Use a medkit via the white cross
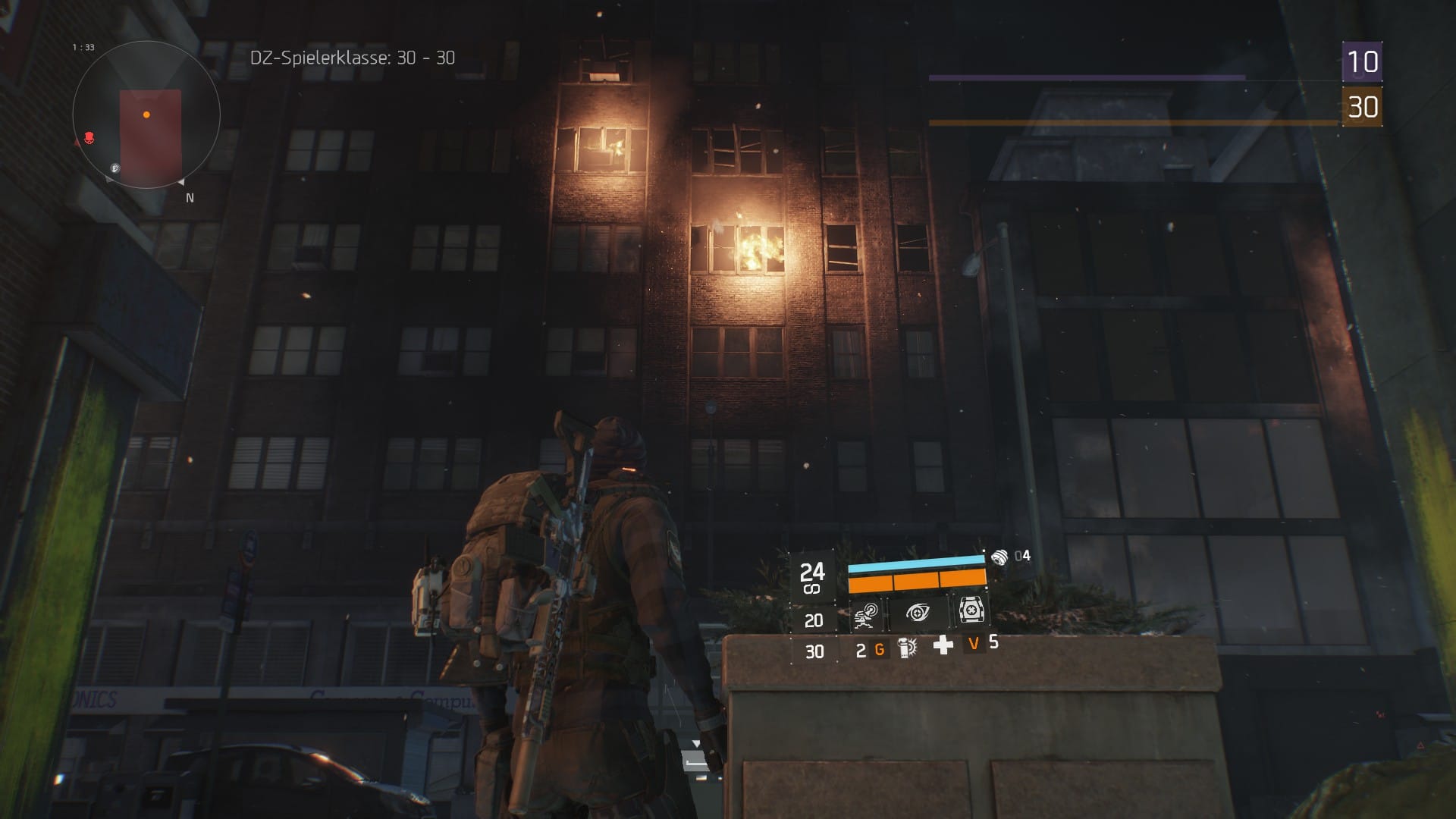 click(943, 645)
